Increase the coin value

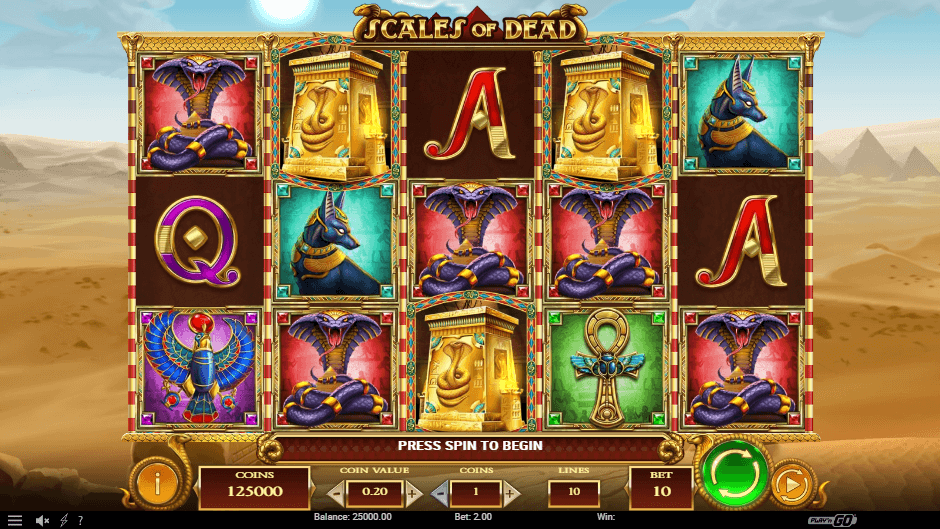[x=413, y=493]
